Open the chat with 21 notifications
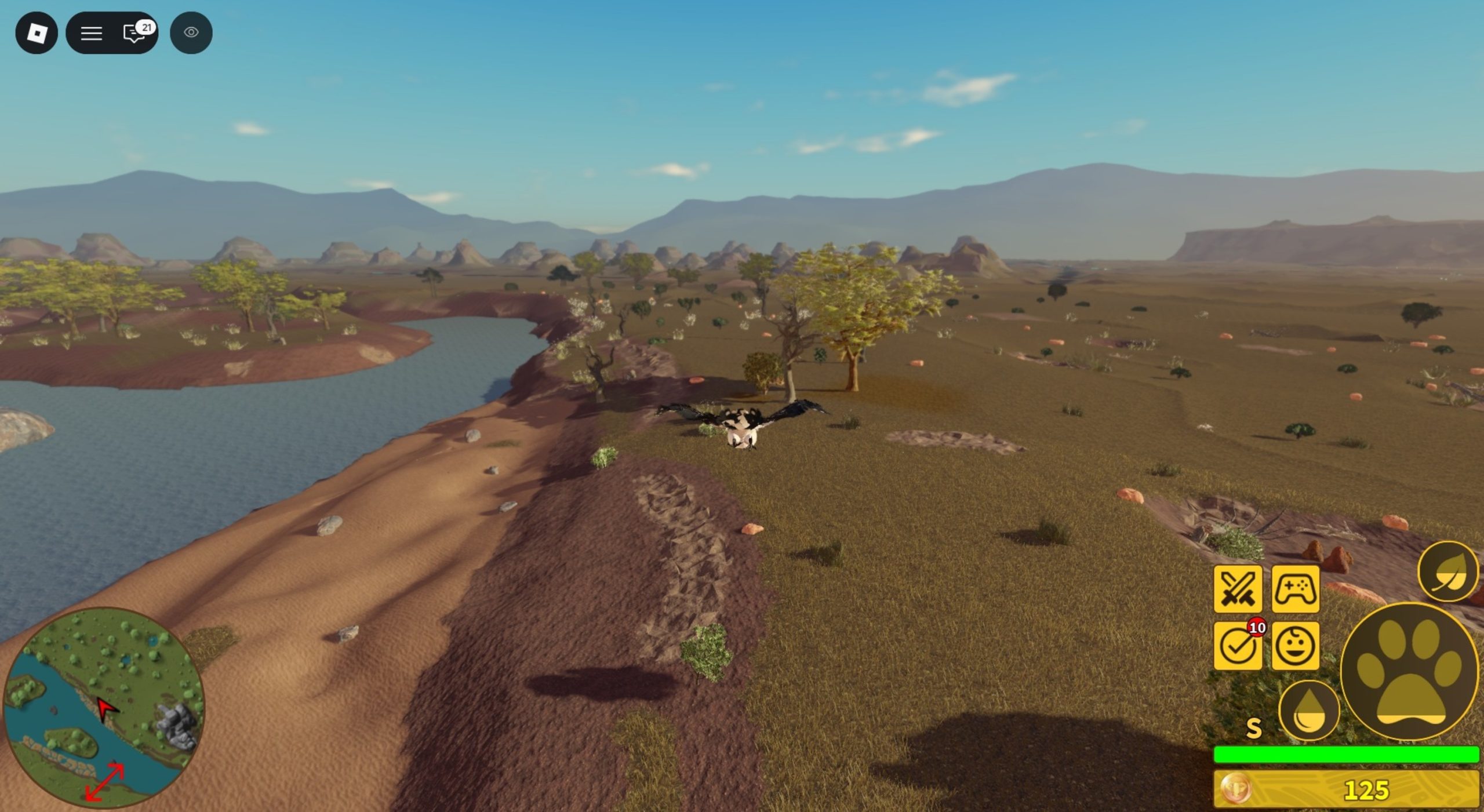 click(136, 33)
